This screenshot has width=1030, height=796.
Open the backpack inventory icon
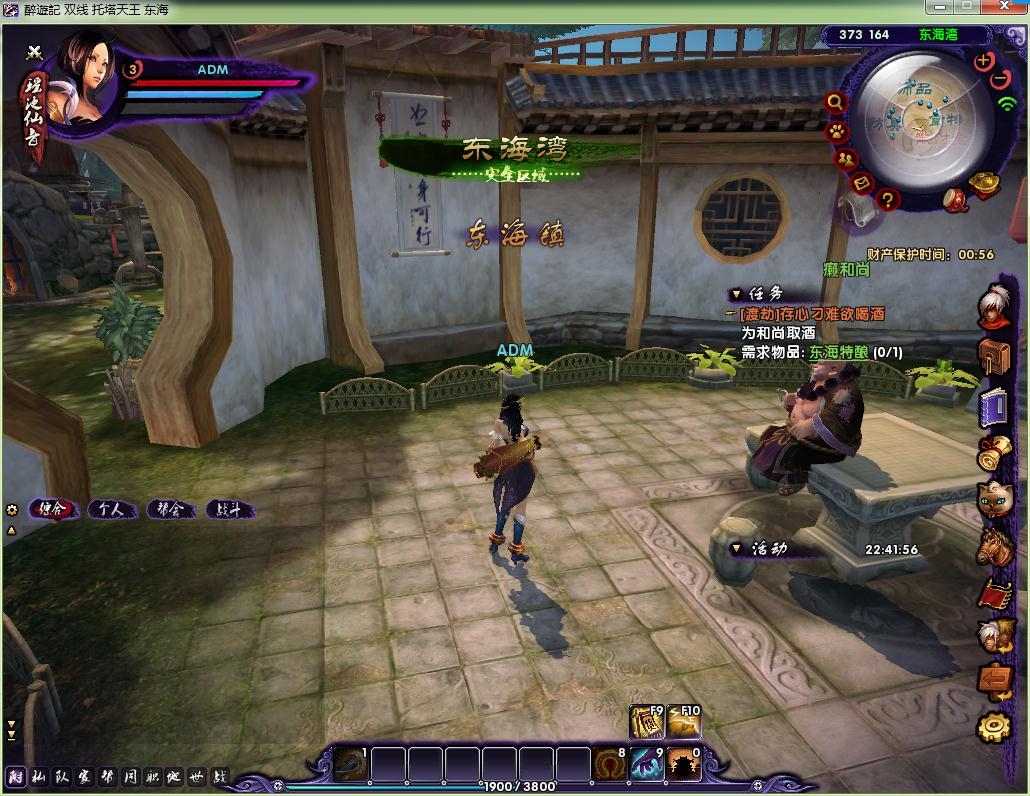[994, 354]
